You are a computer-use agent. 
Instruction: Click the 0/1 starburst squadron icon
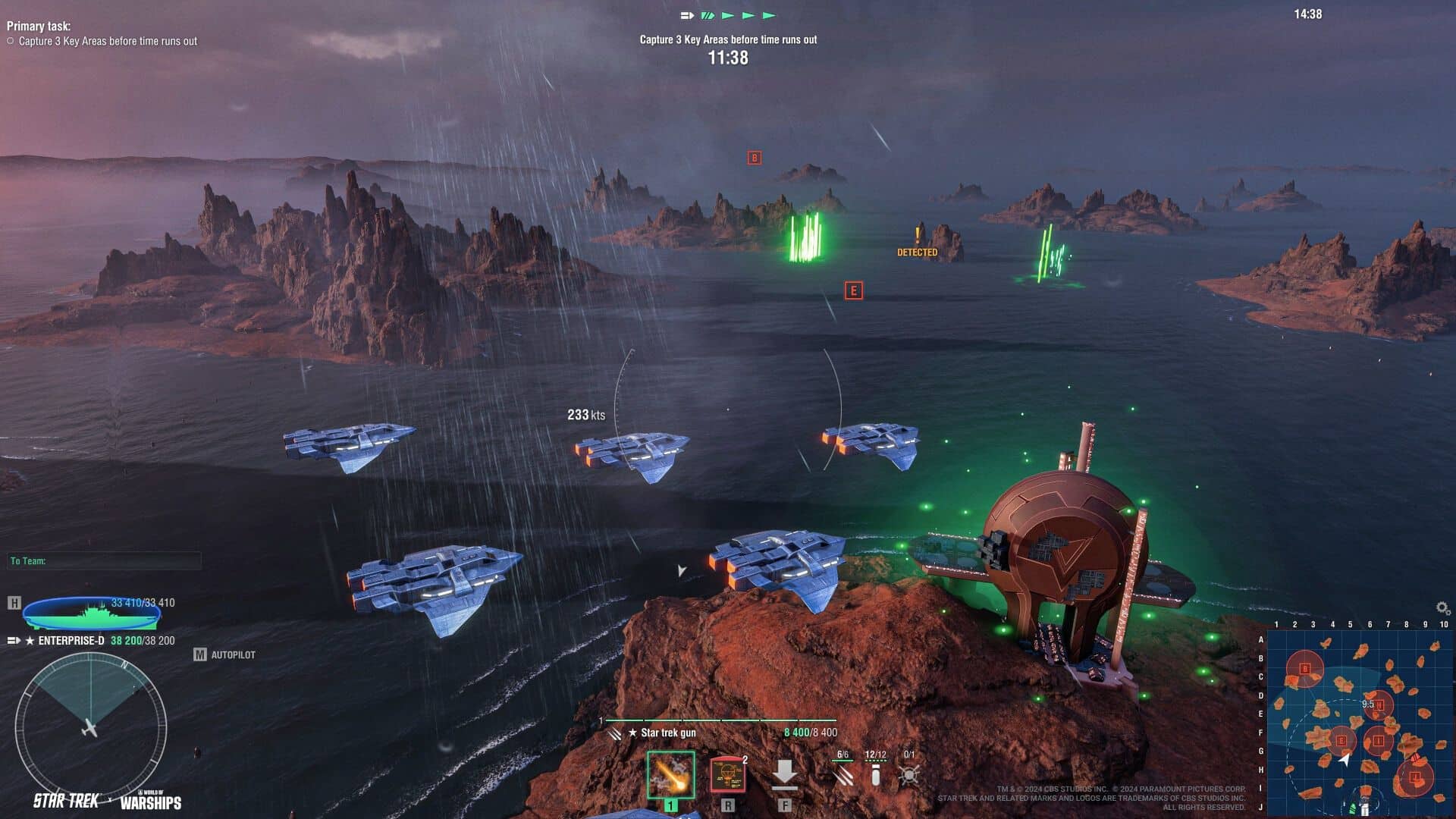(x=908, y=773)
